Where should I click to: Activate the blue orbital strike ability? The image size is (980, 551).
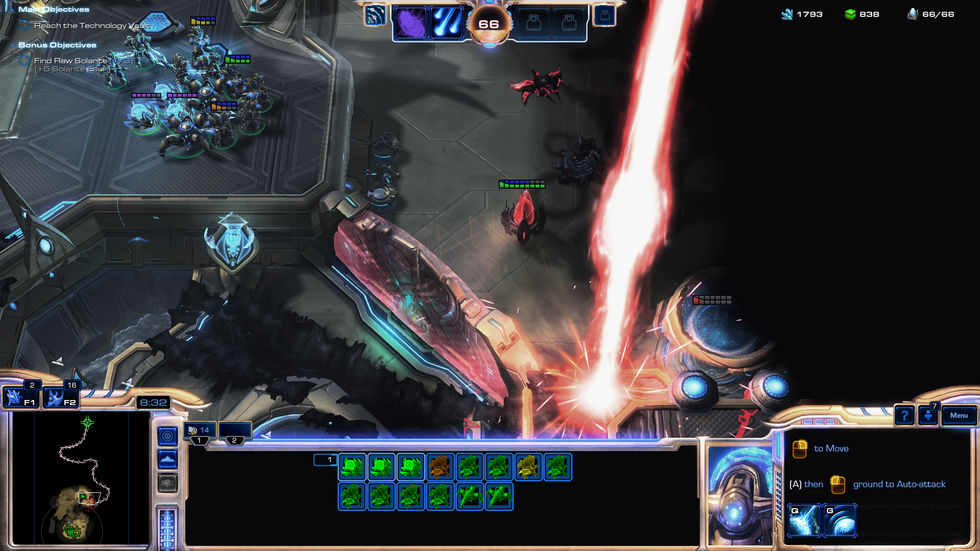point(446,23)
